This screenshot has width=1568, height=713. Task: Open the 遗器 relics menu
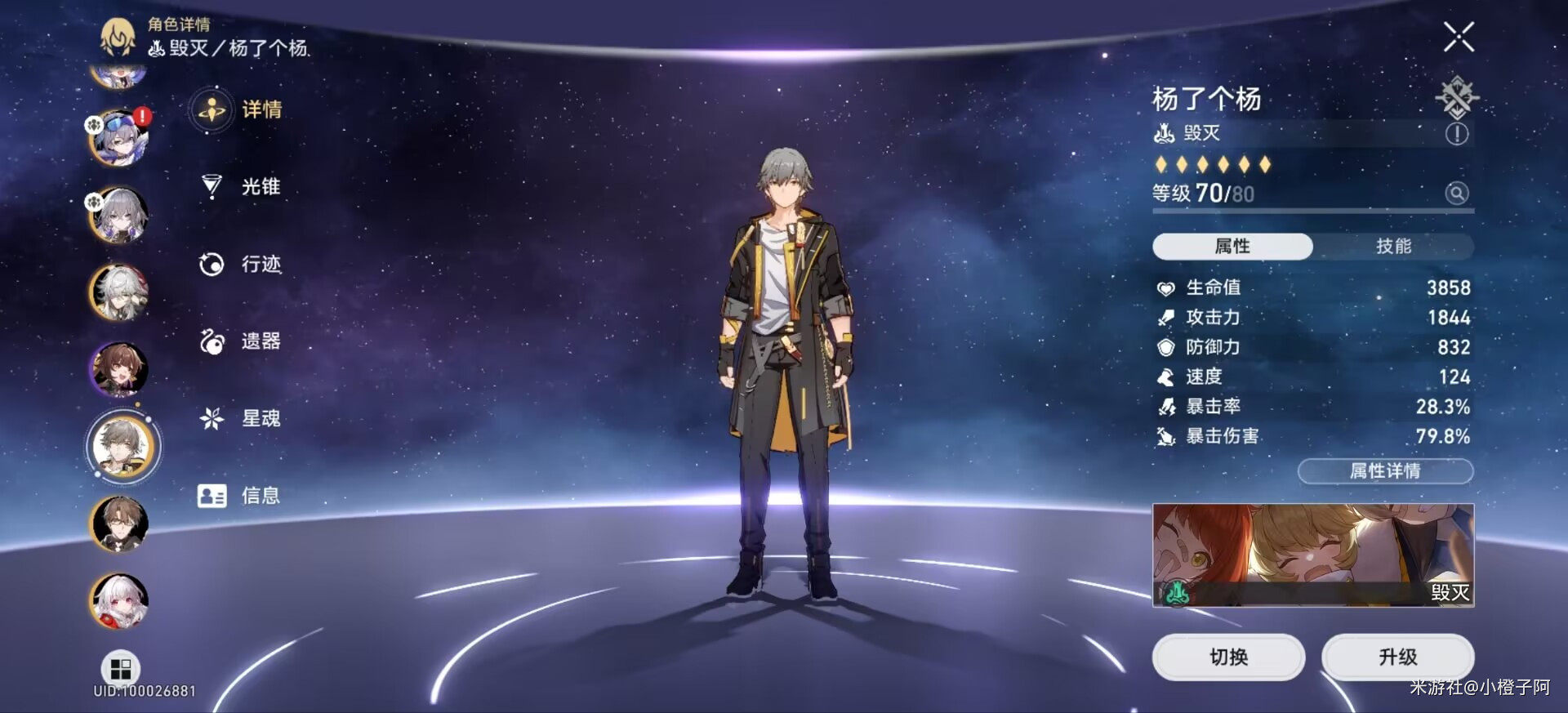[240, 341]
